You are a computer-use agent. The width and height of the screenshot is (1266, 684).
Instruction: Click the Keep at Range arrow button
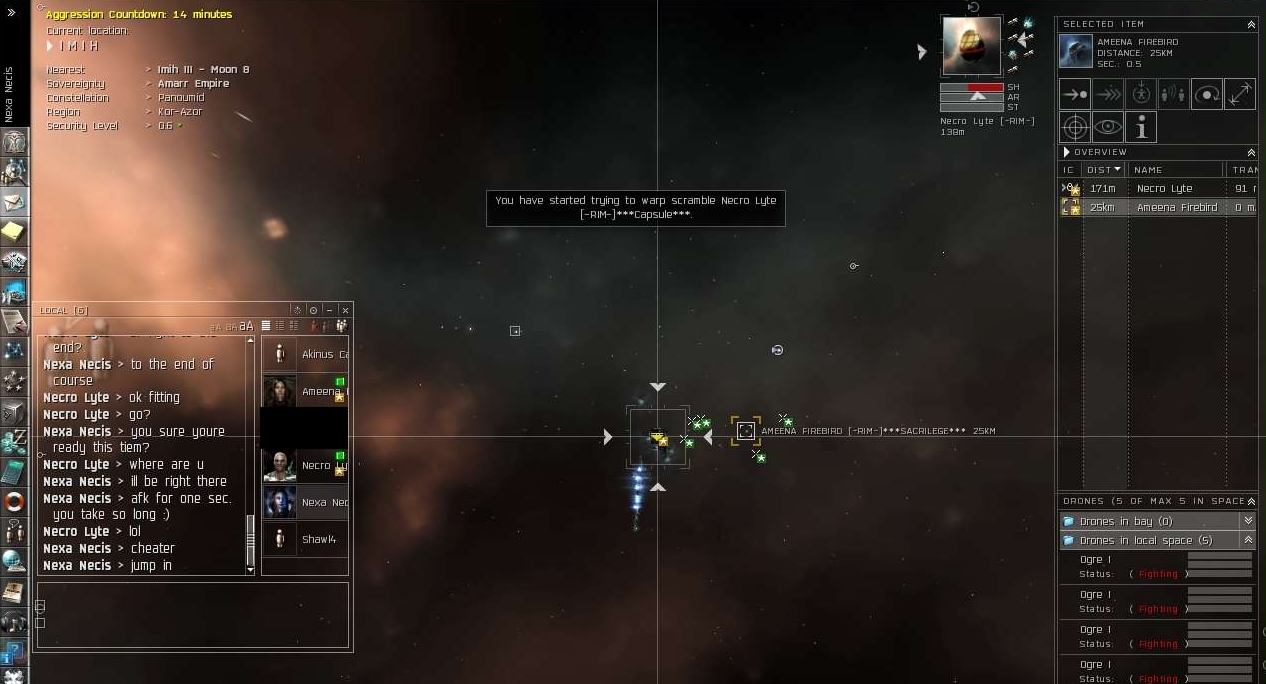click(x=1240, y=94)
